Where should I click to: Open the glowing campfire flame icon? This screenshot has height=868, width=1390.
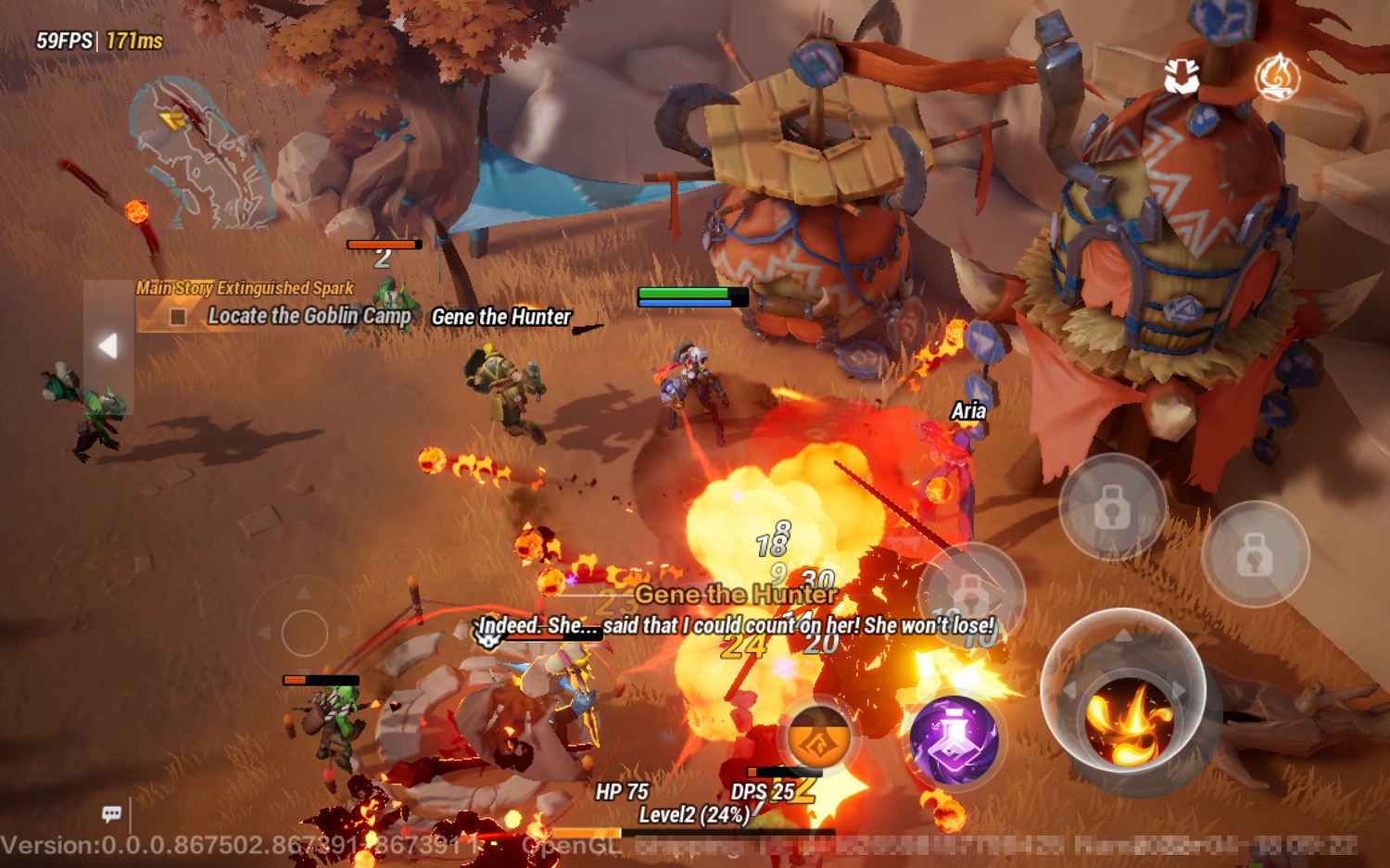(x=1277, y=77)
